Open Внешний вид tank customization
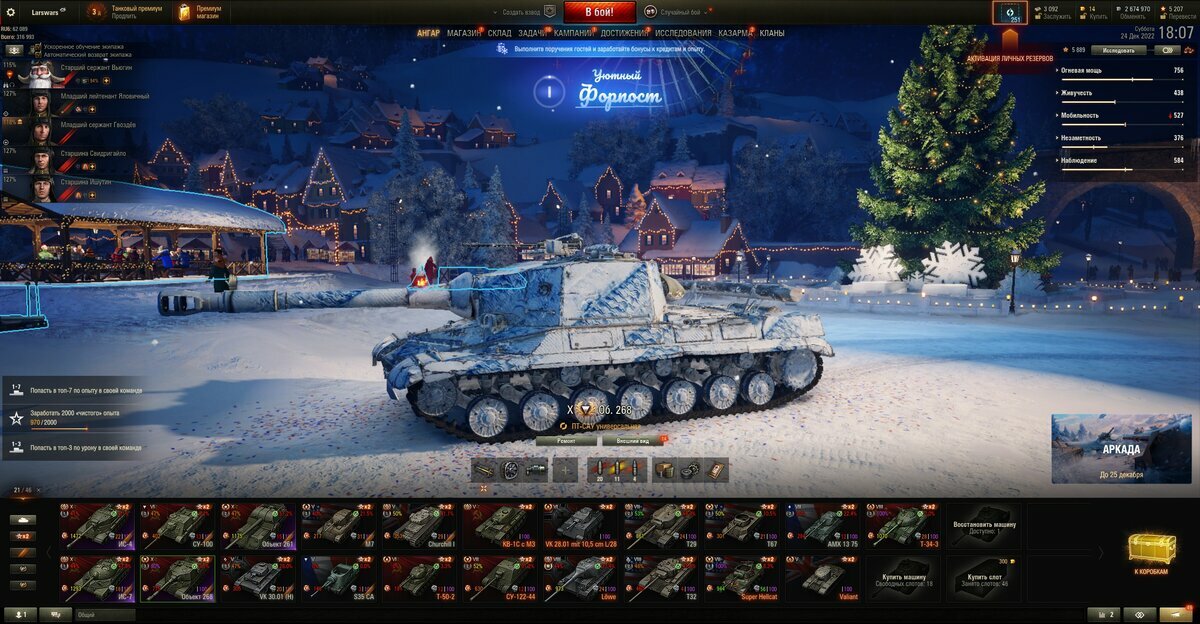 click(x=631, y=440)
